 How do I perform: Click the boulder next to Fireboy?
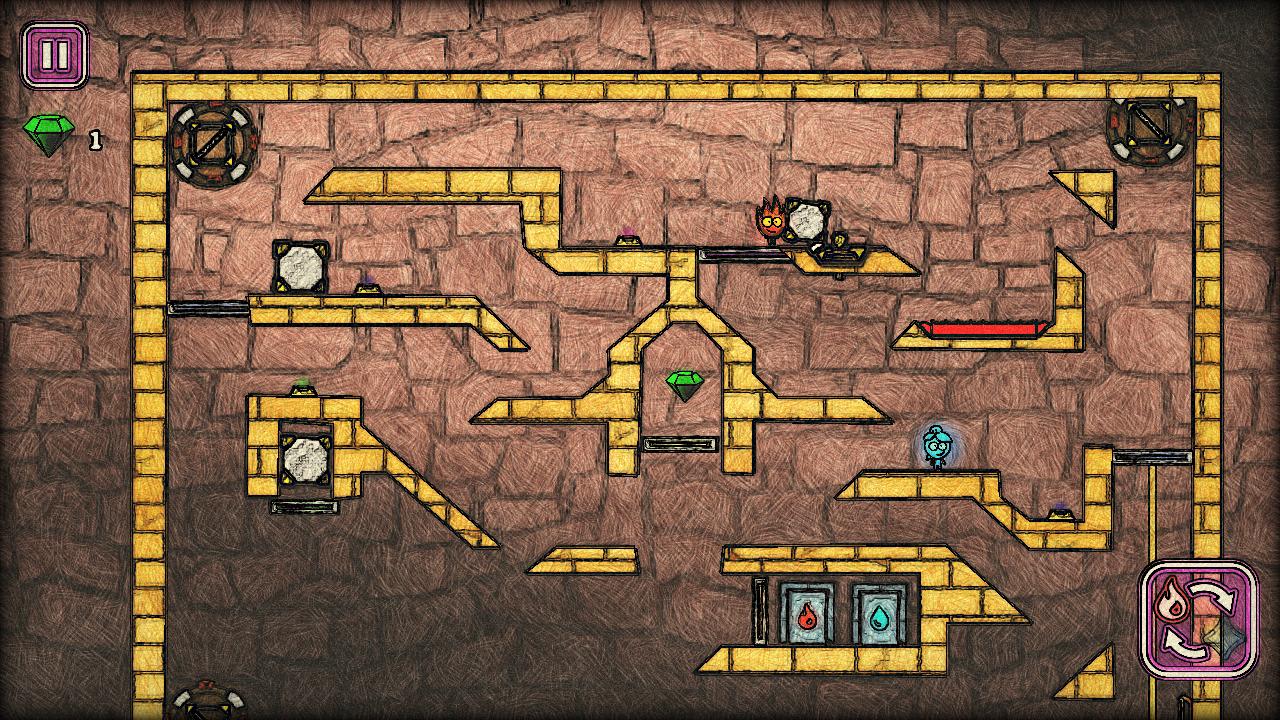810,219
